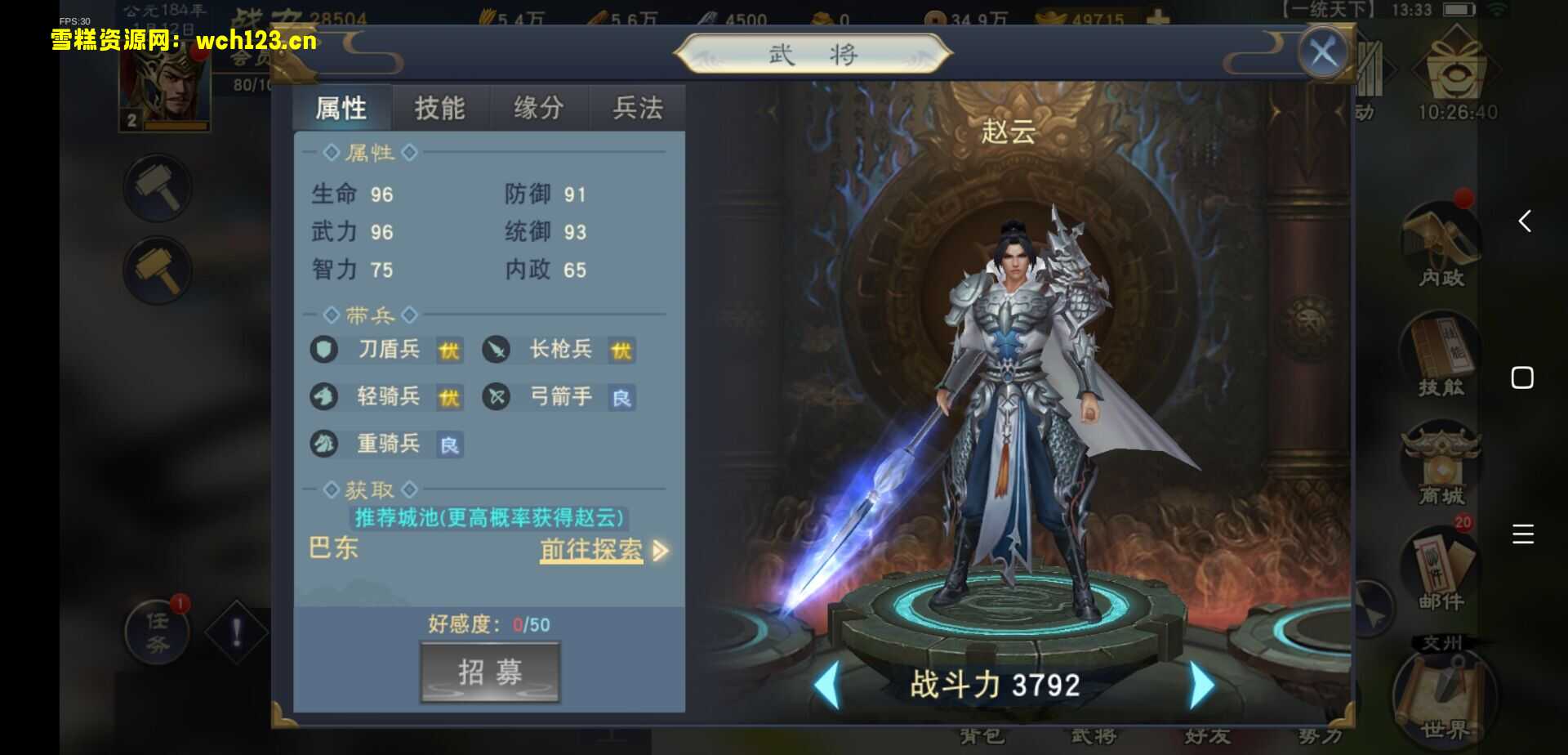Switch to the 技能 tab
This screenshot has width=1568, height=755.
point(440,107)
